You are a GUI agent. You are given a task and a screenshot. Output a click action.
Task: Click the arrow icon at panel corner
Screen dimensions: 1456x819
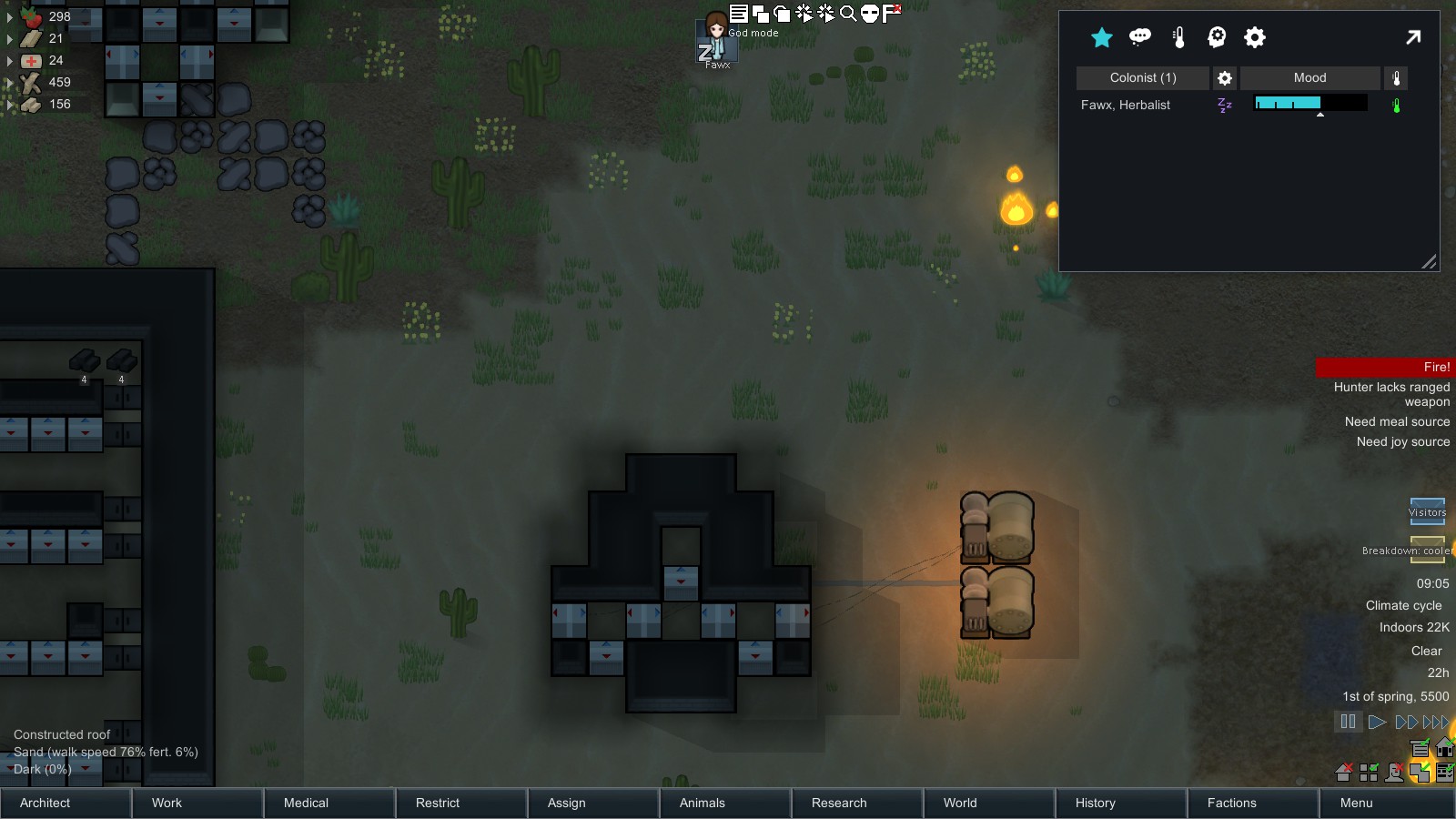pos(1412,37)
